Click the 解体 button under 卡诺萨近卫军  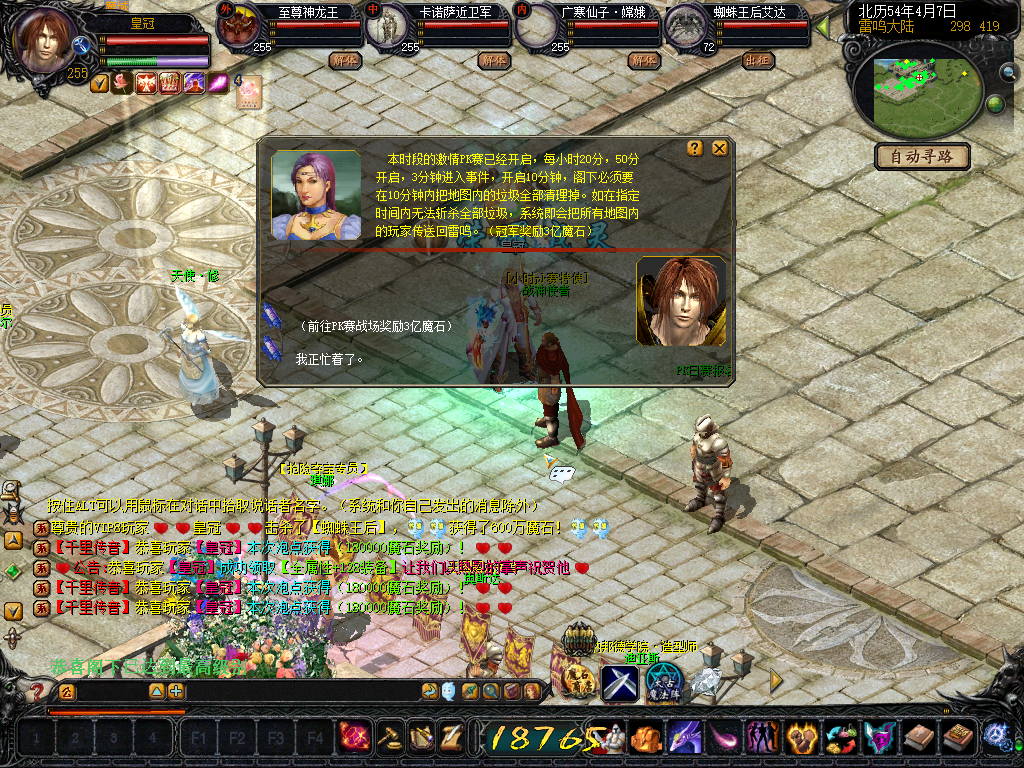[493, 60]
